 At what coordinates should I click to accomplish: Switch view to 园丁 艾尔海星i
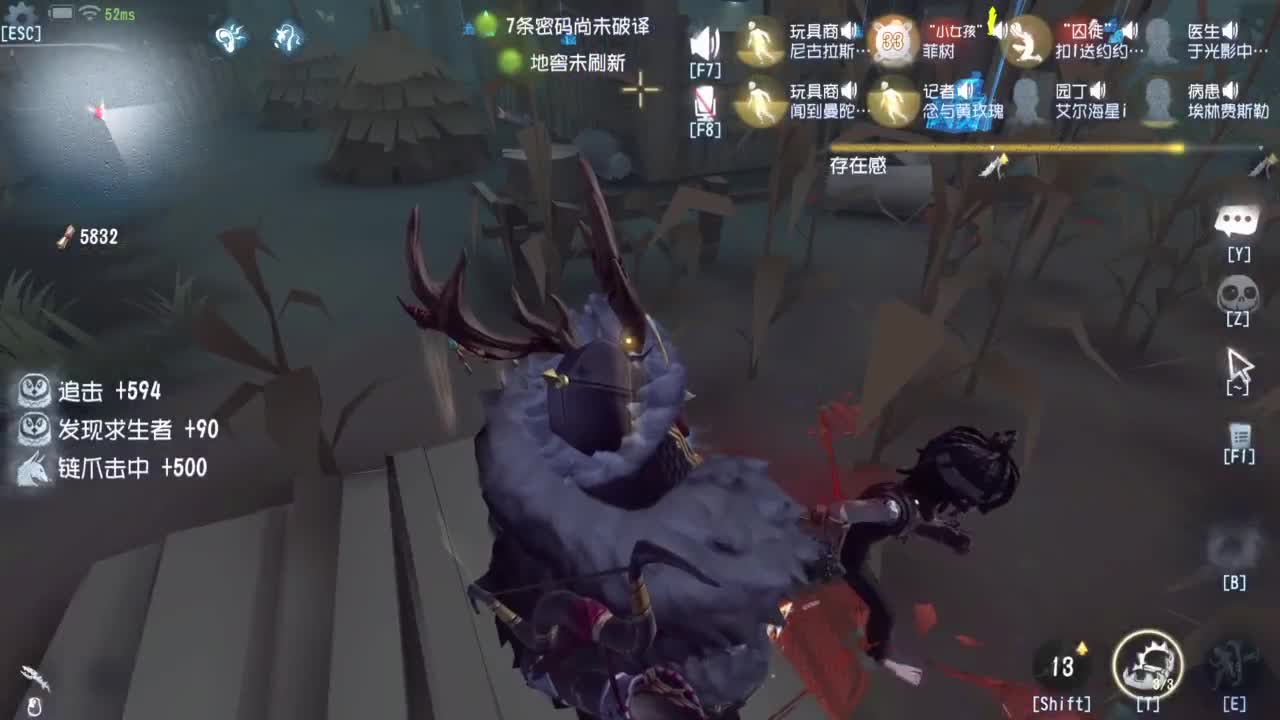[1025, 104]
